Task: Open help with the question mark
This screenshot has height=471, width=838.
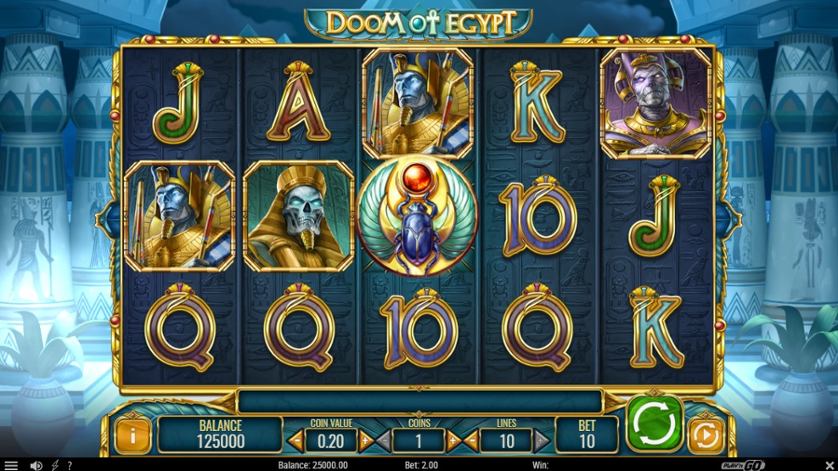Action: point(69,465)
